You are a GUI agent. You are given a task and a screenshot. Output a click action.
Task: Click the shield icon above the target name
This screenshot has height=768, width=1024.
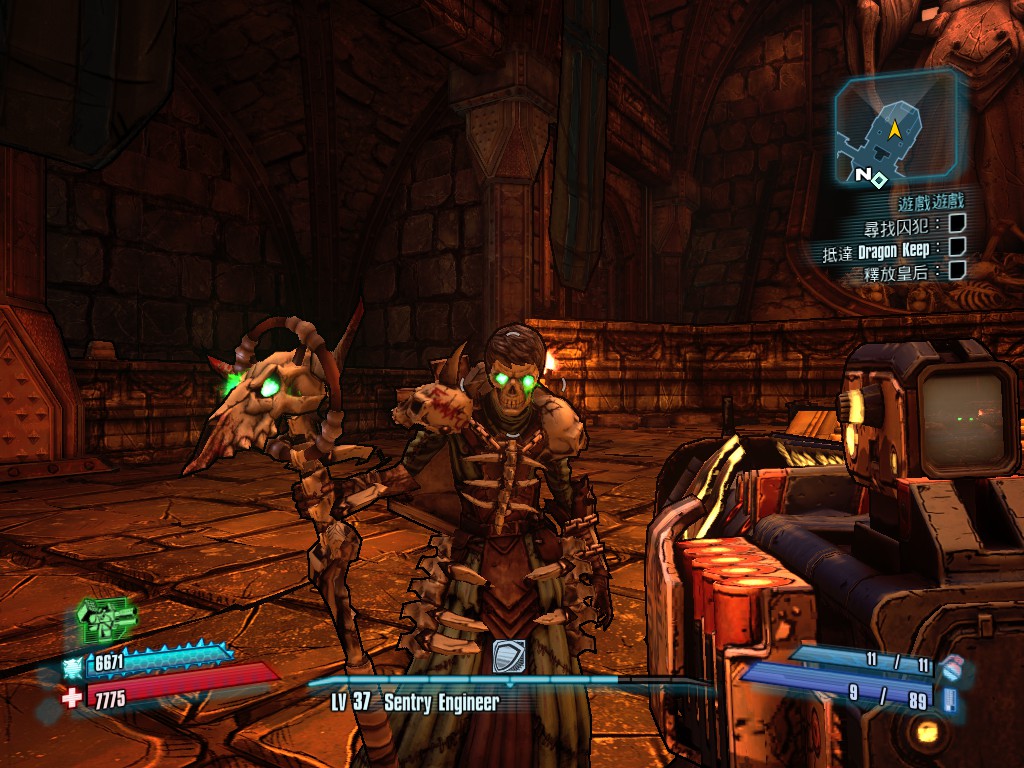pyautogui.click(x=509, y=656)
